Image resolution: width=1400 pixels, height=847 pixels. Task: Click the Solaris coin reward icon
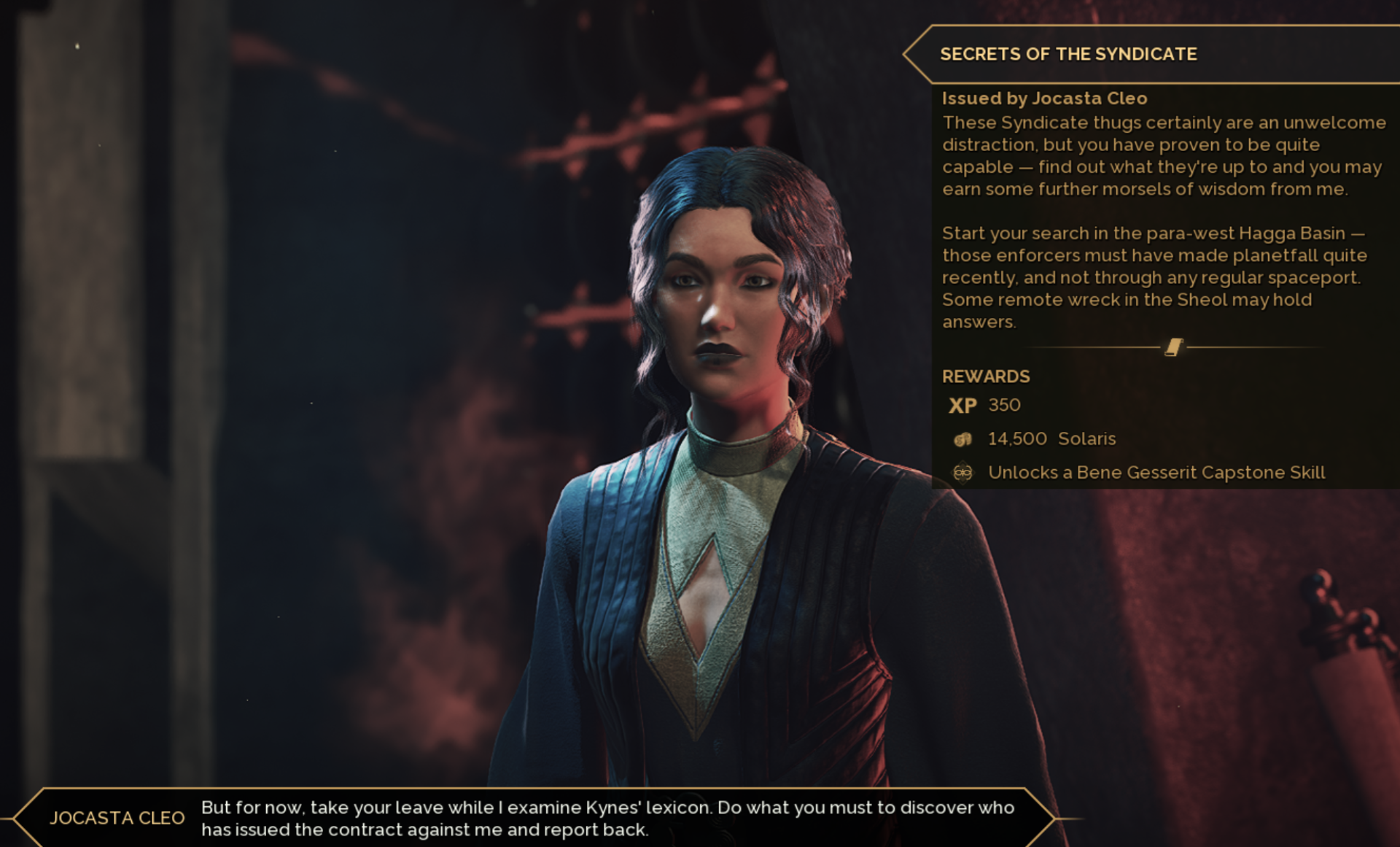(962, 439)
